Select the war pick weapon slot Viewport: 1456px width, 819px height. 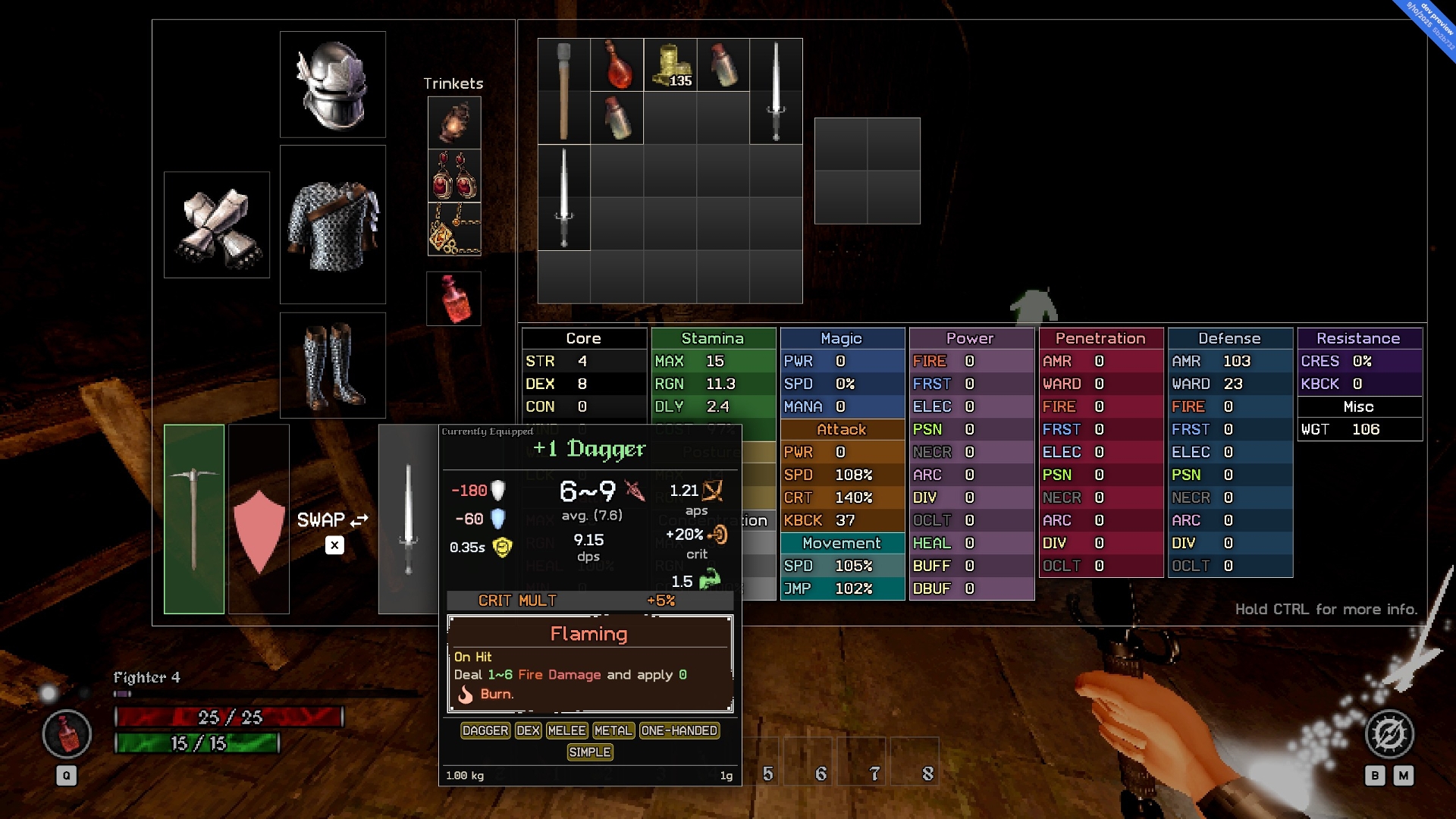tap(194, 519)
